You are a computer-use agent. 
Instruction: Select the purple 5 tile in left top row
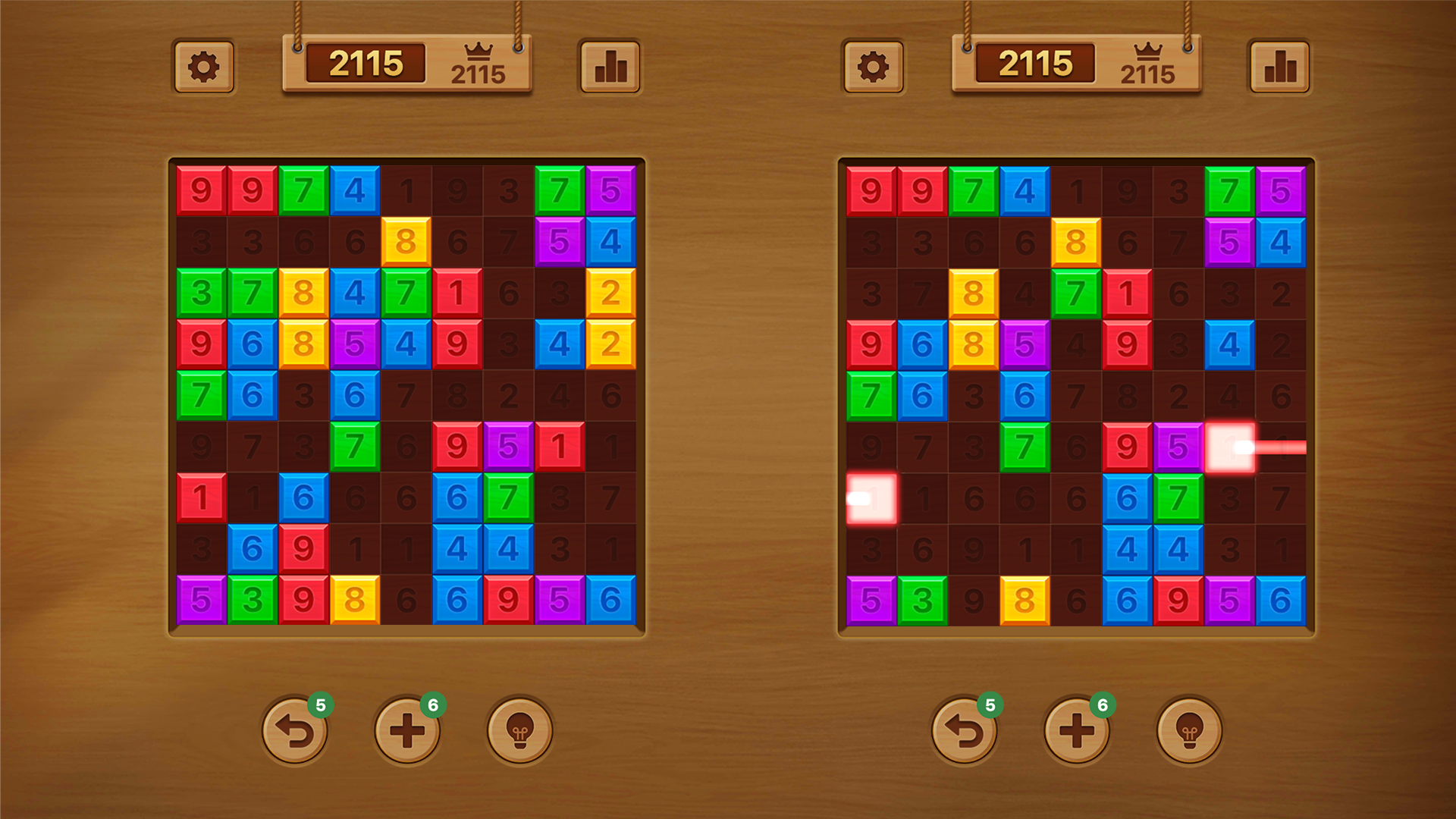(x=611, y=190)
